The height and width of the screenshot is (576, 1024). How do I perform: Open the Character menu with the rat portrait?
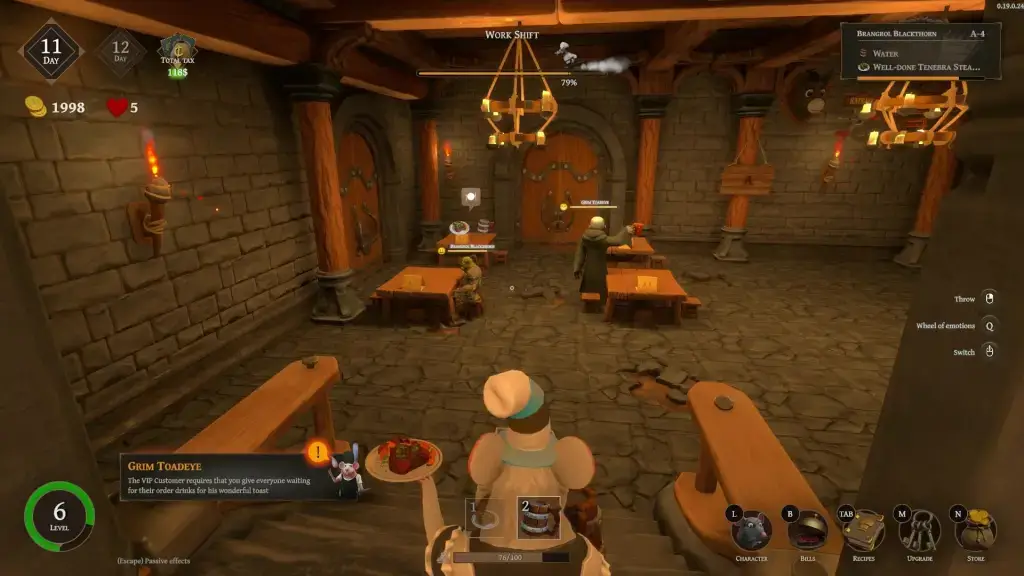point(750,531)
